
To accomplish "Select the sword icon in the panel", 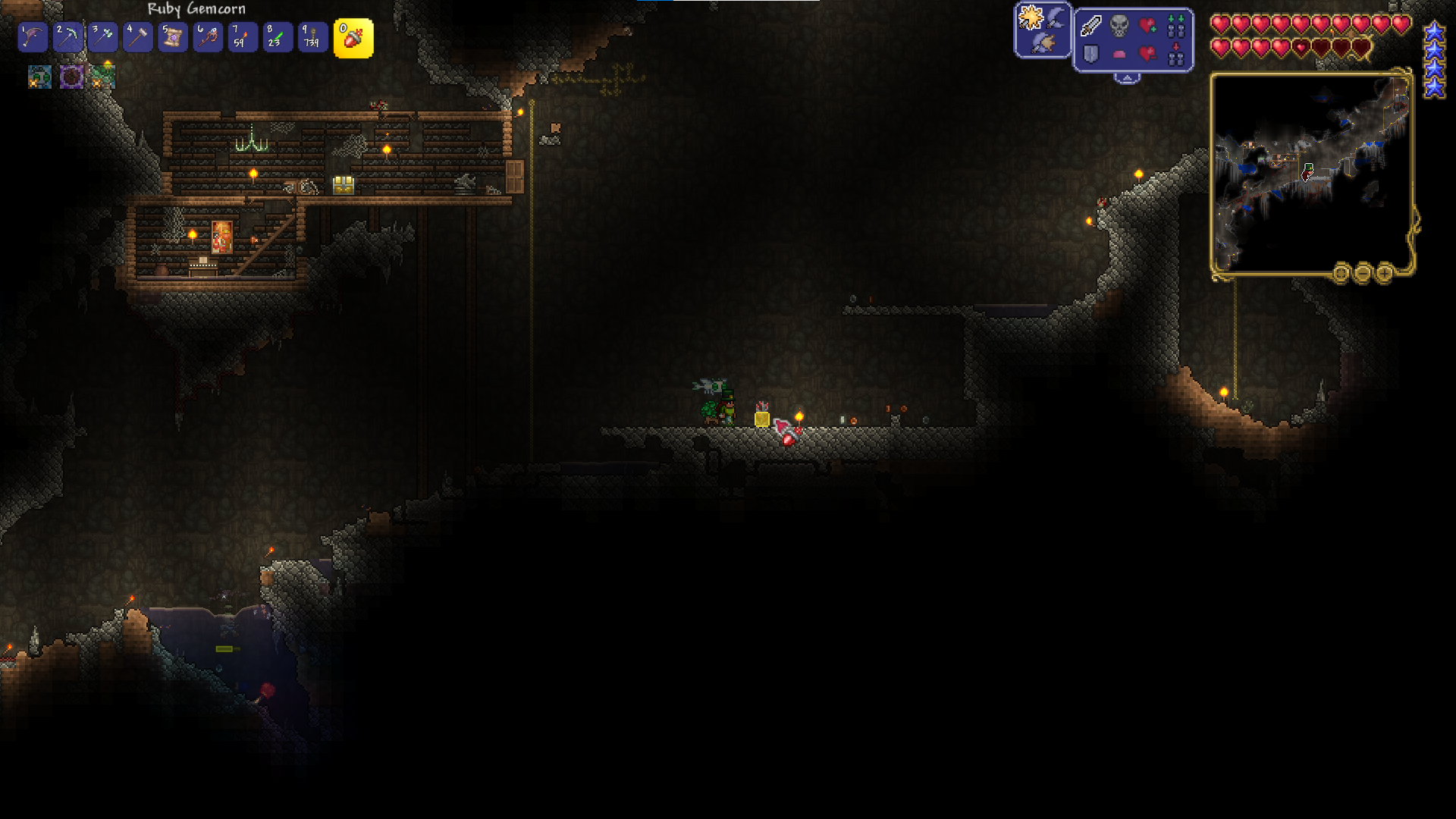I will [1091, 26].
